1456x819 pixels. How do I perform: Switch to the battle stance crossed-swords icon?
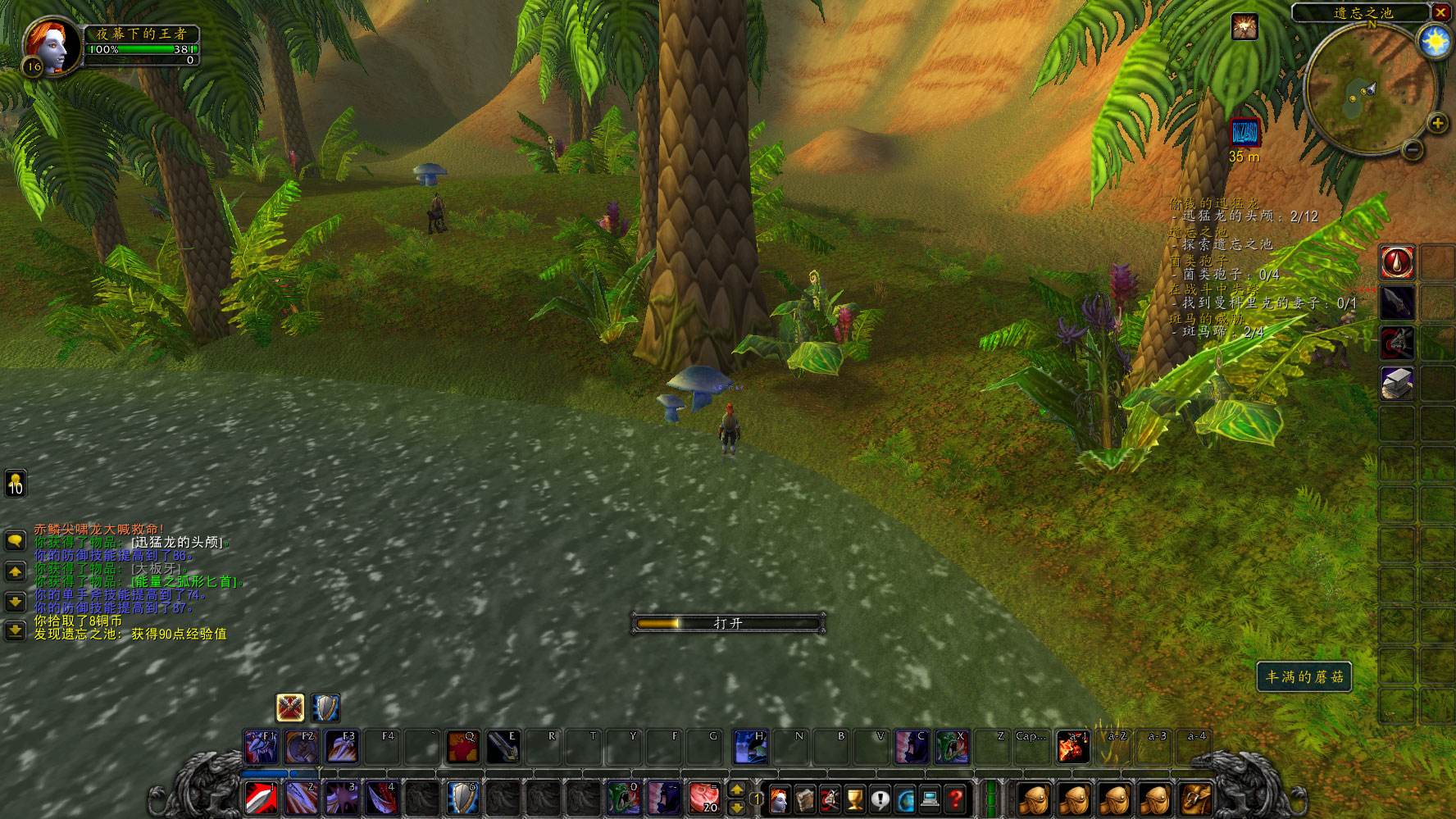coord(290,708)
